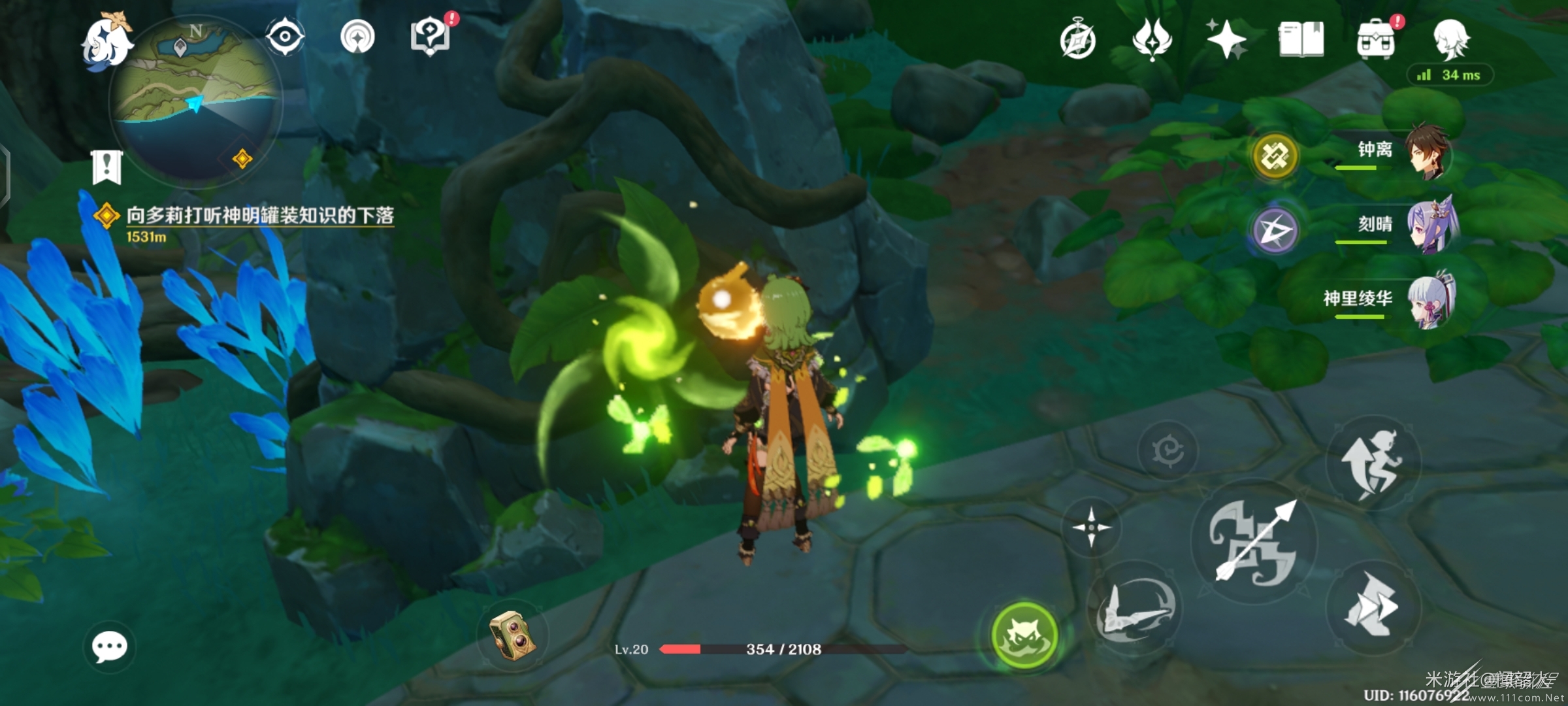Open the quest log exclamation banner
Screen dimensions: 1568x706
pos(106,166)
